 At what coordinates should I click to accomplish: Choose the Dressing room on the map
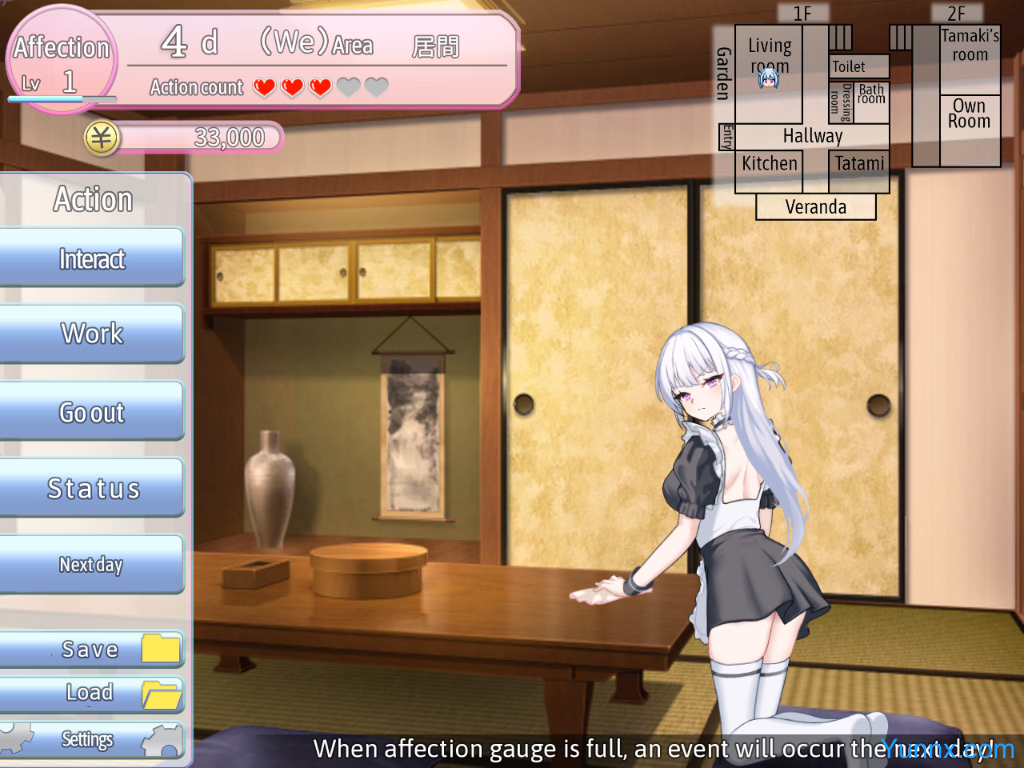[x=841, y=102]
